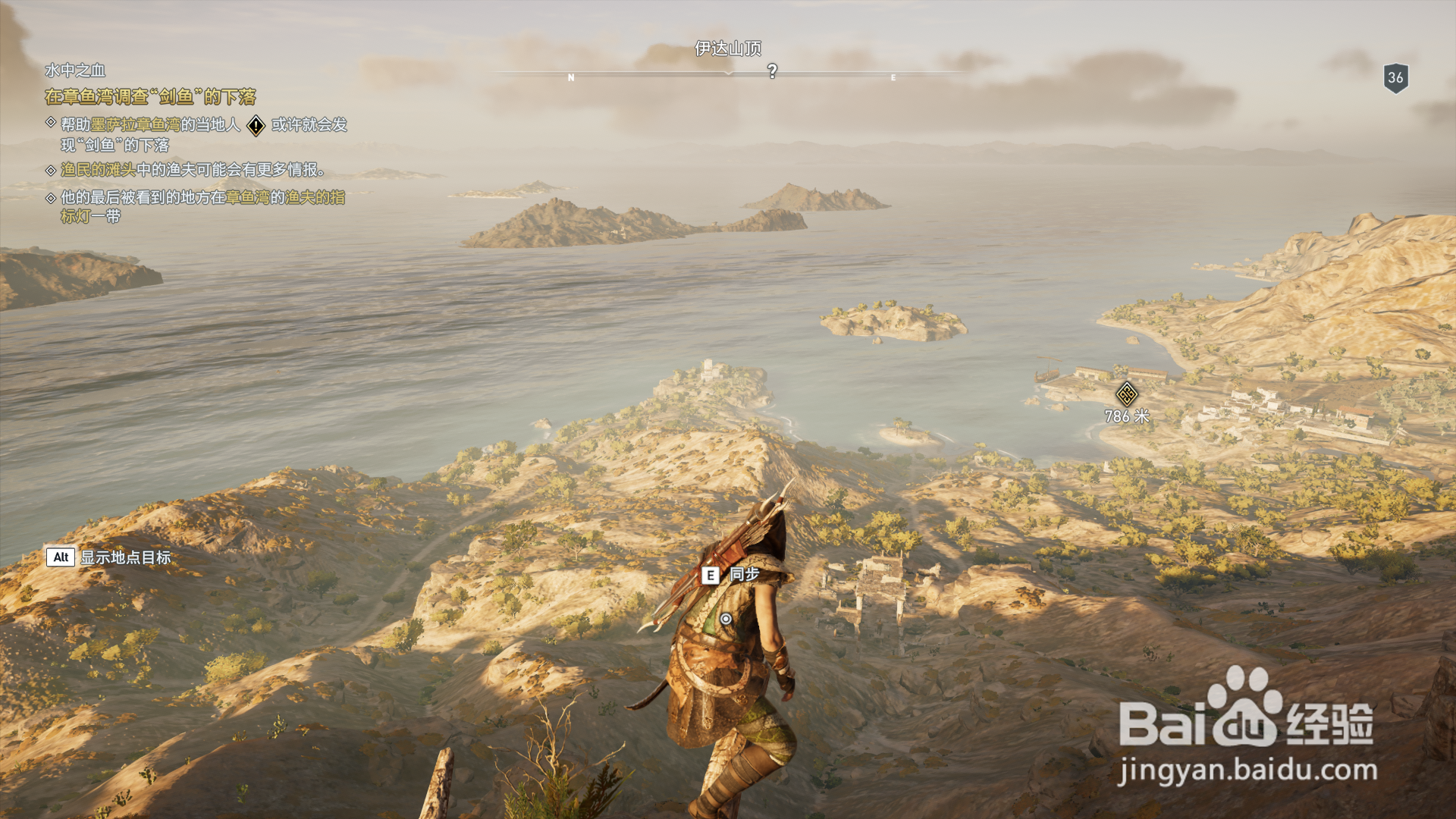
Task: Click the diamond exclamation objective icon
Action: tap(256, 125)
